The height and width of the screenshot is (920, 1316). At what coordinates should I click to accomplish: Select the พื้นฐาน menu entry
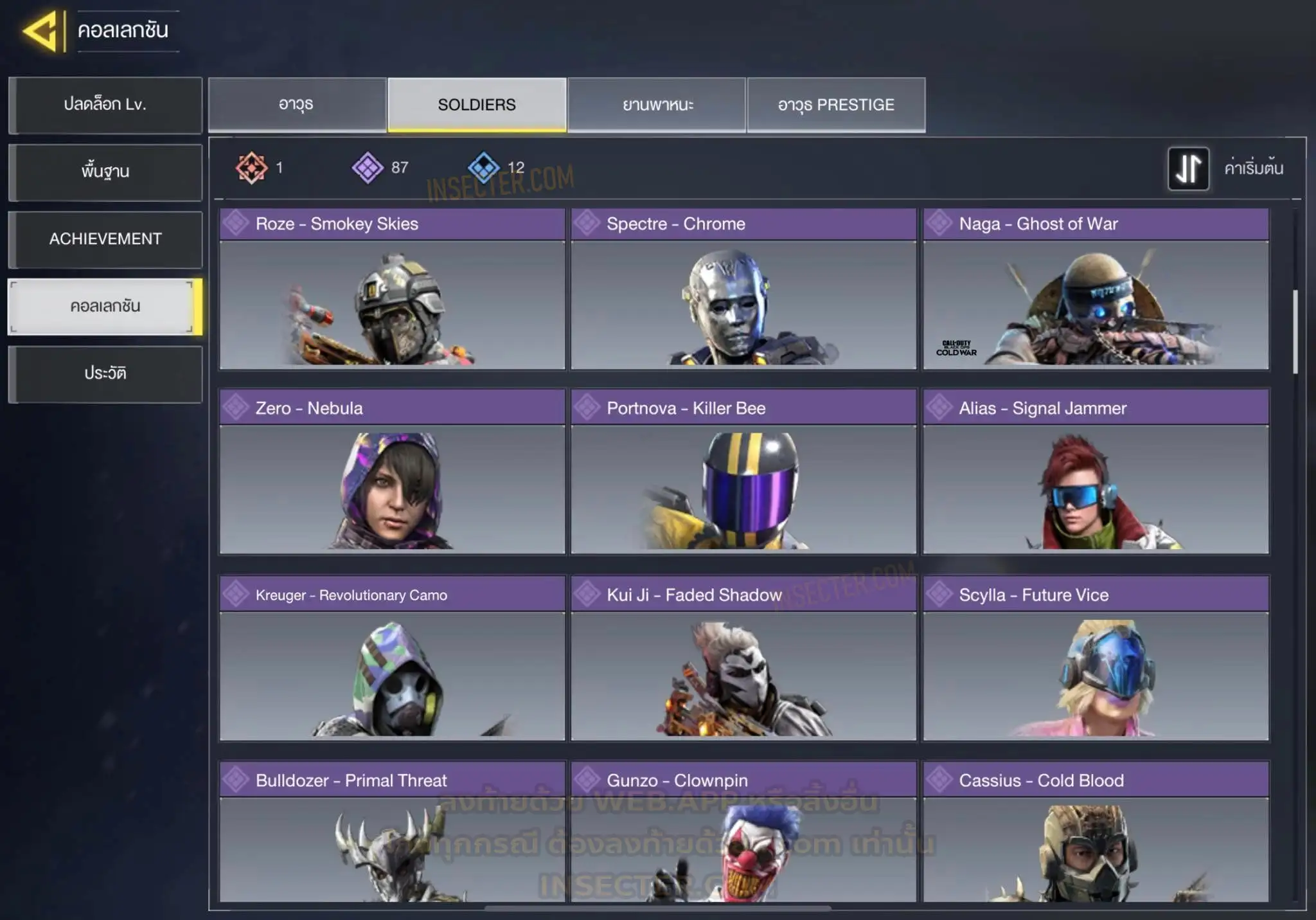click(105, 172)
